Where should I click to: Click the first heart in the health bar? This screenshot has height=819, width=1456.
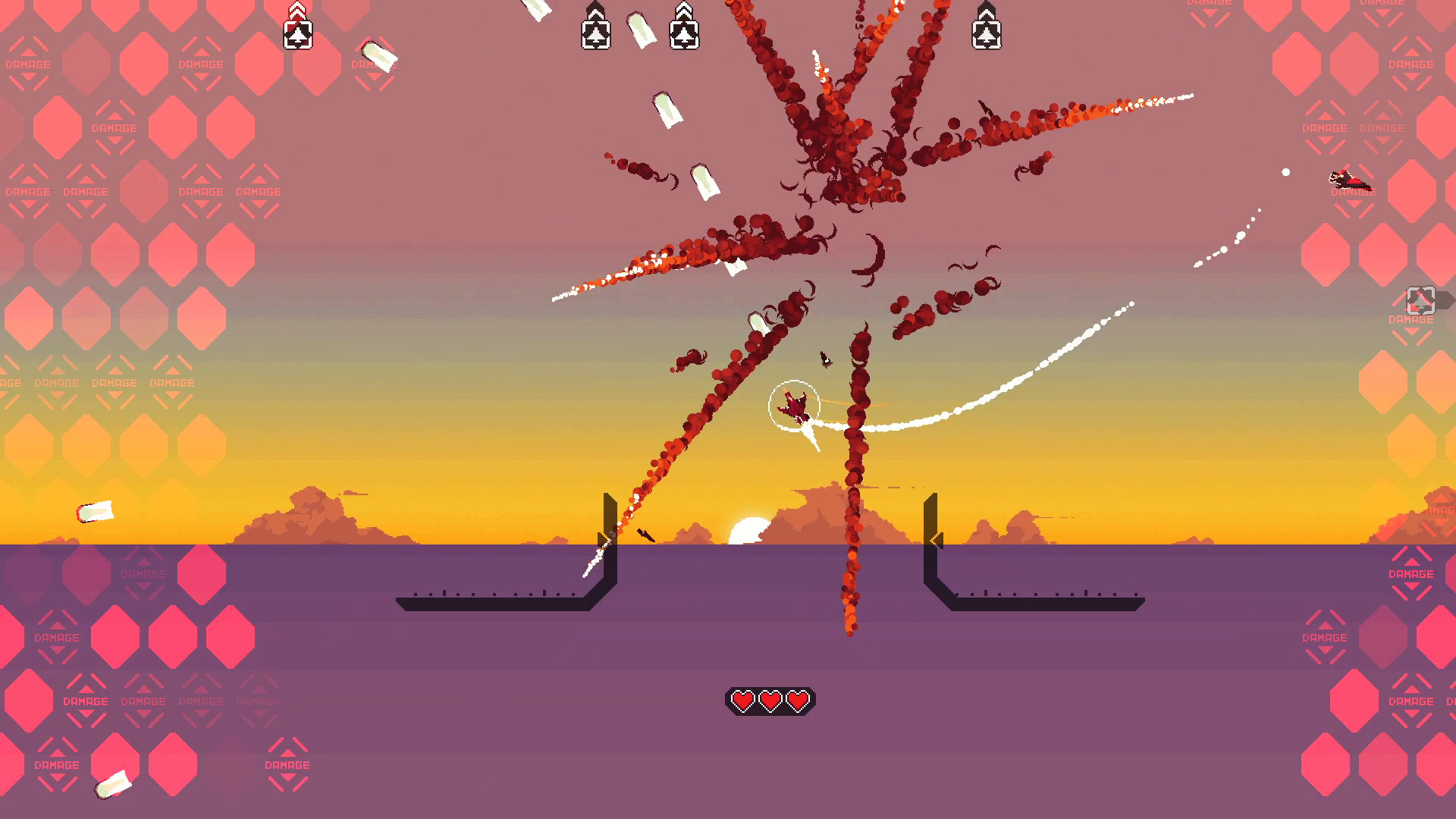click(742, 700)
